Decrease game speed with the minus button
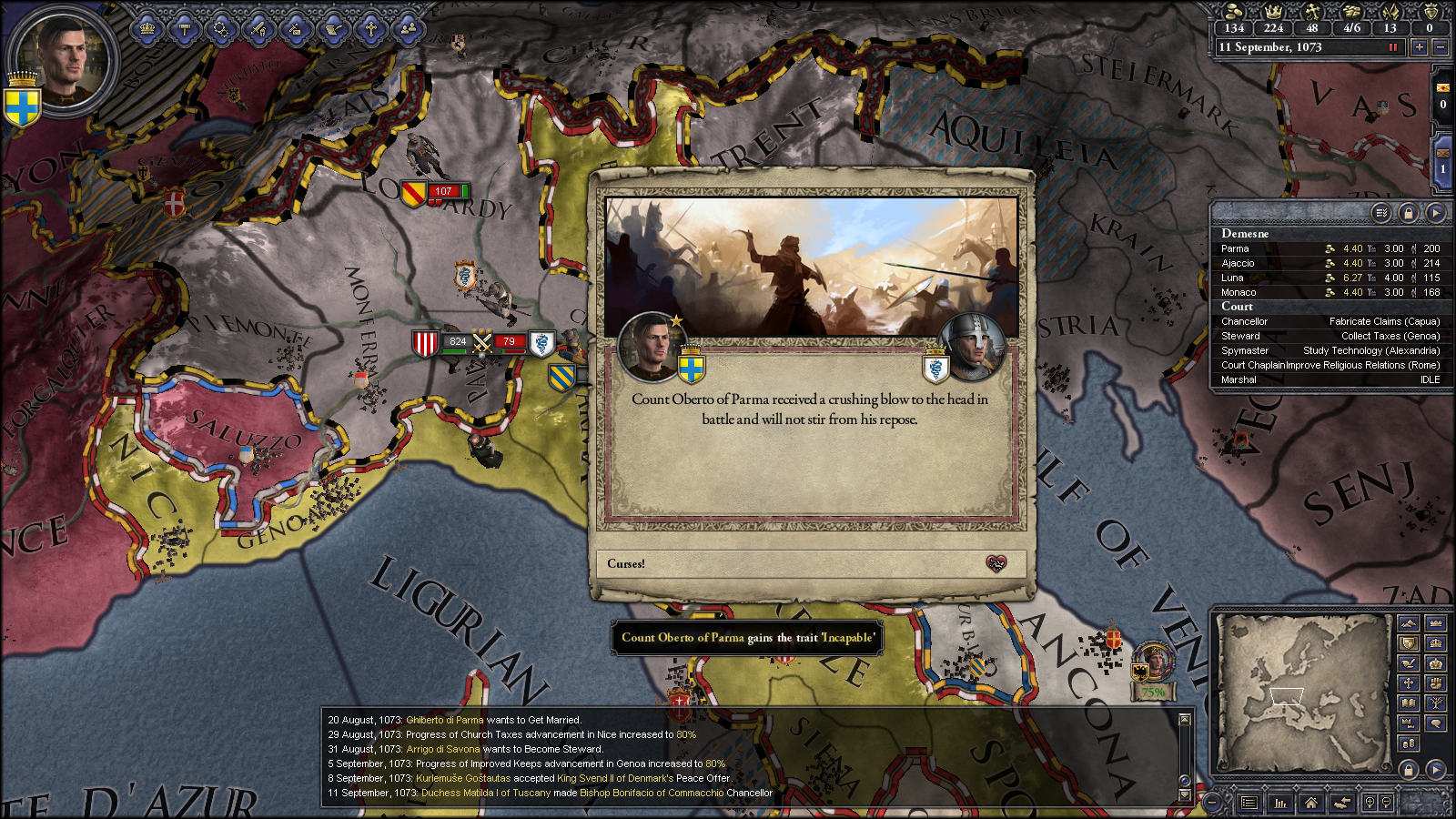1456x819 pixels. (1440, 47)
